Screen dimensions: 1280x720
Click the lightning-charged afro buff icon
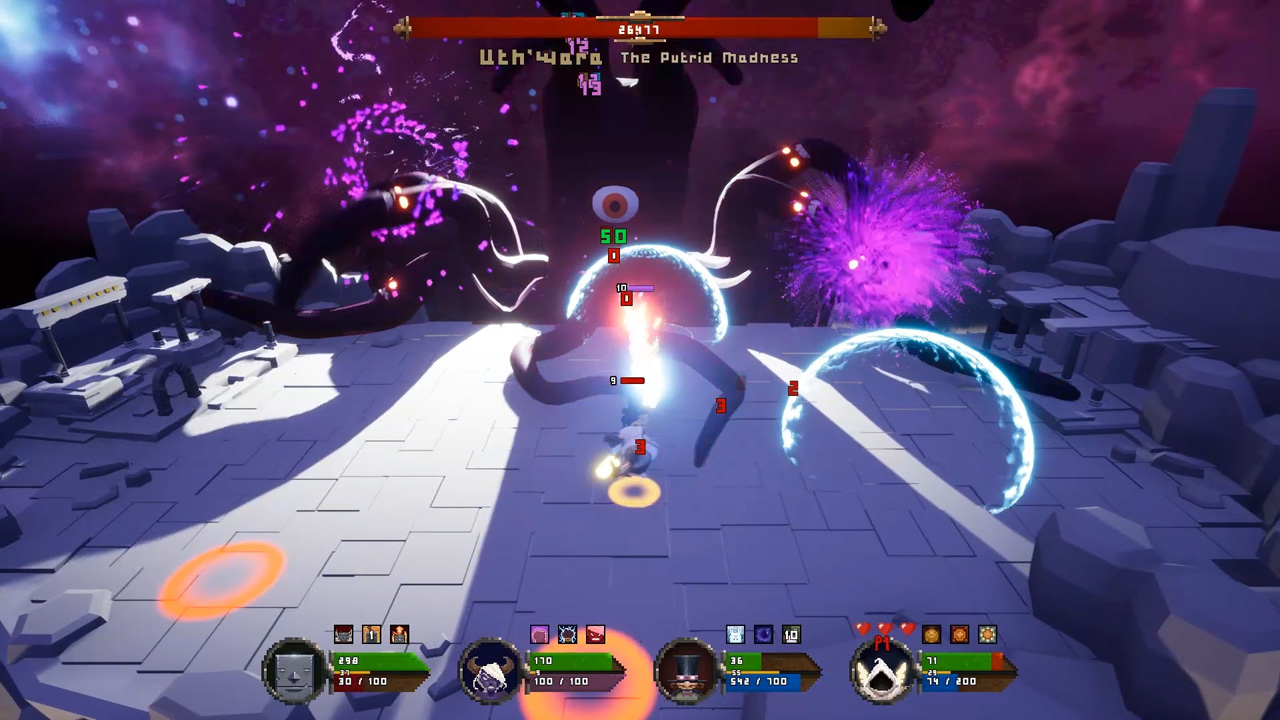pyautogui.click(x=567, y=634)
